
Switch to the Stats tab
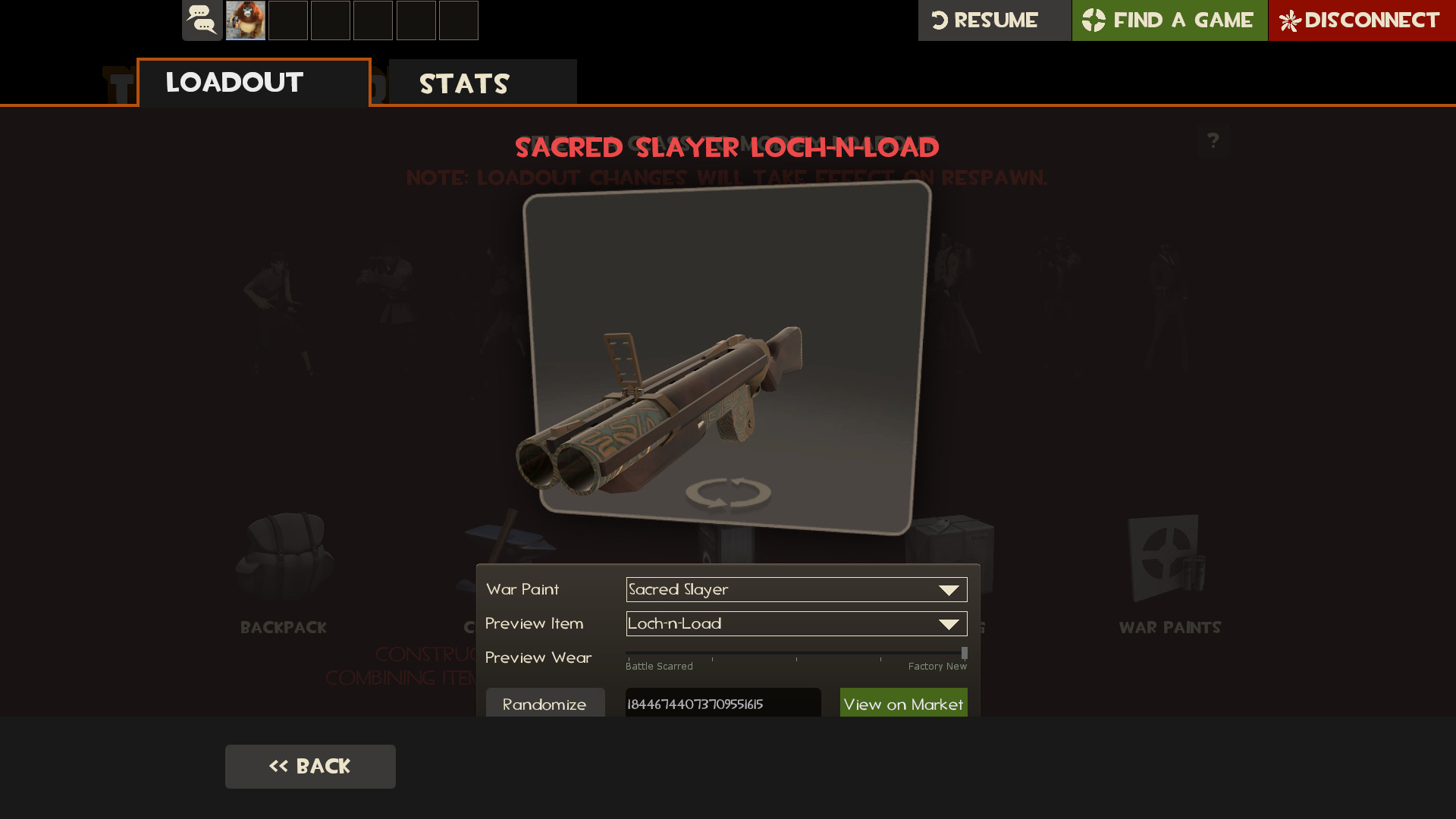point(465,82)
